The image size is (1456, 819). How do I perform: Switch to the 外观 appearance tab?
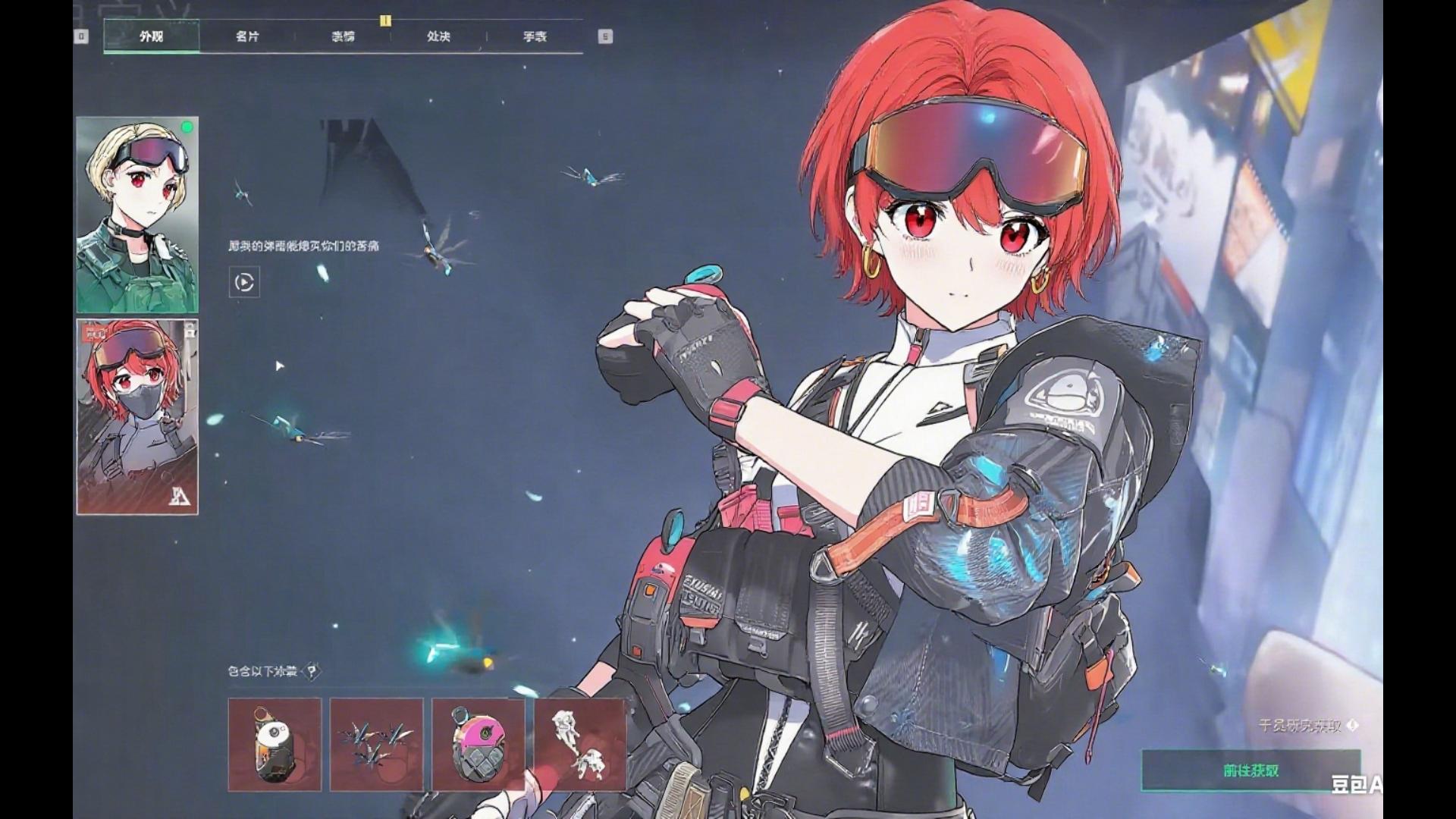(x=151, y=36)
